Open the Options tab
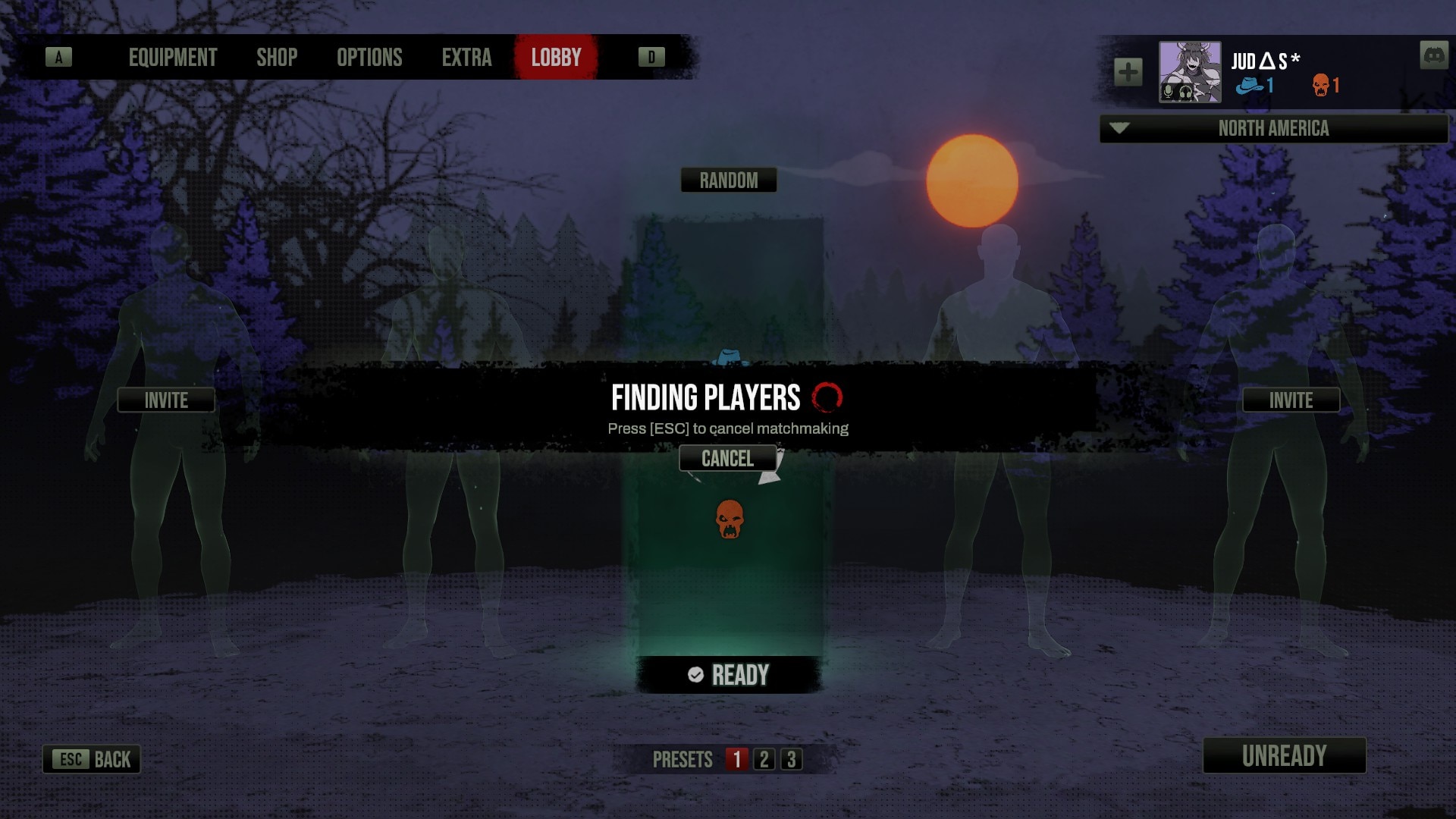Viewport: 1456px width, 819px height. [369, 58]
